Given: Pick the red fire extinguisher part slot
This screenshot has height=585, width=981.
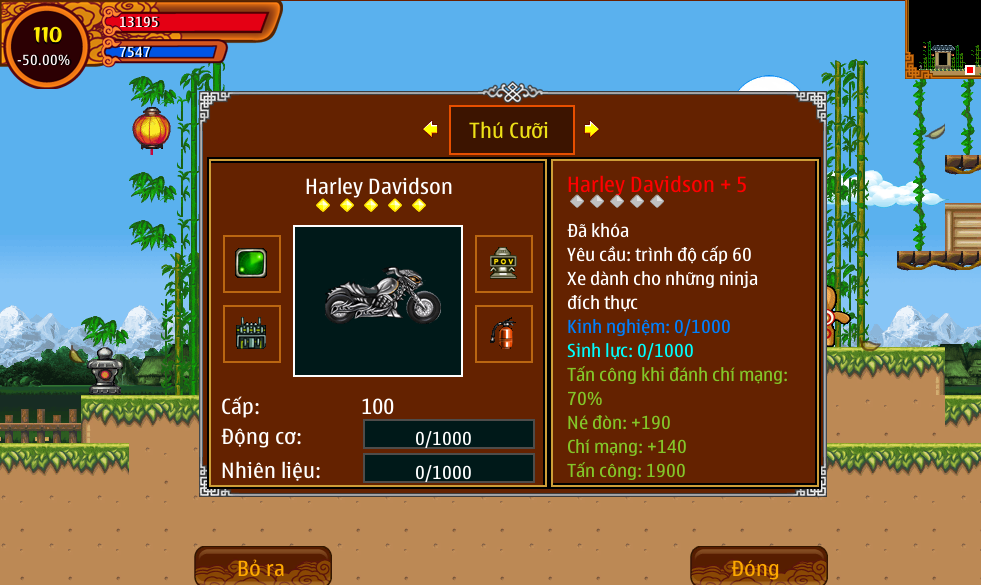Looking at the screenshot, I should (503, 333).
